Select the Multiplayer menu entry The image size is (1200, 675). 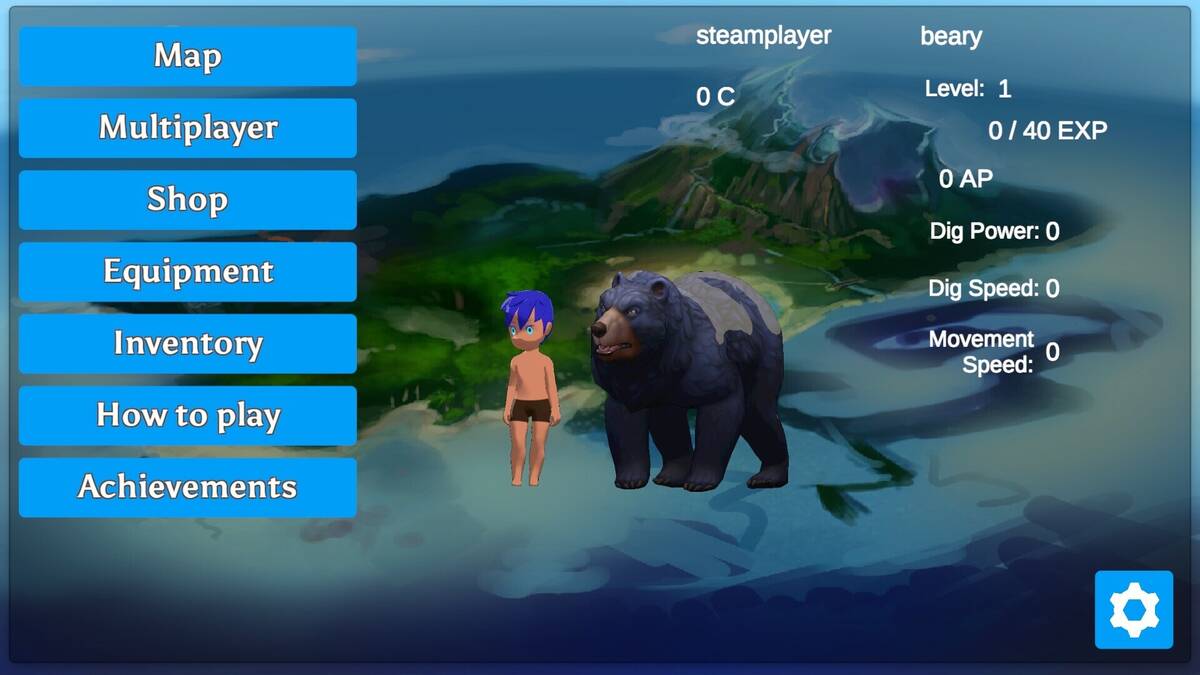[x=188, y=128]
